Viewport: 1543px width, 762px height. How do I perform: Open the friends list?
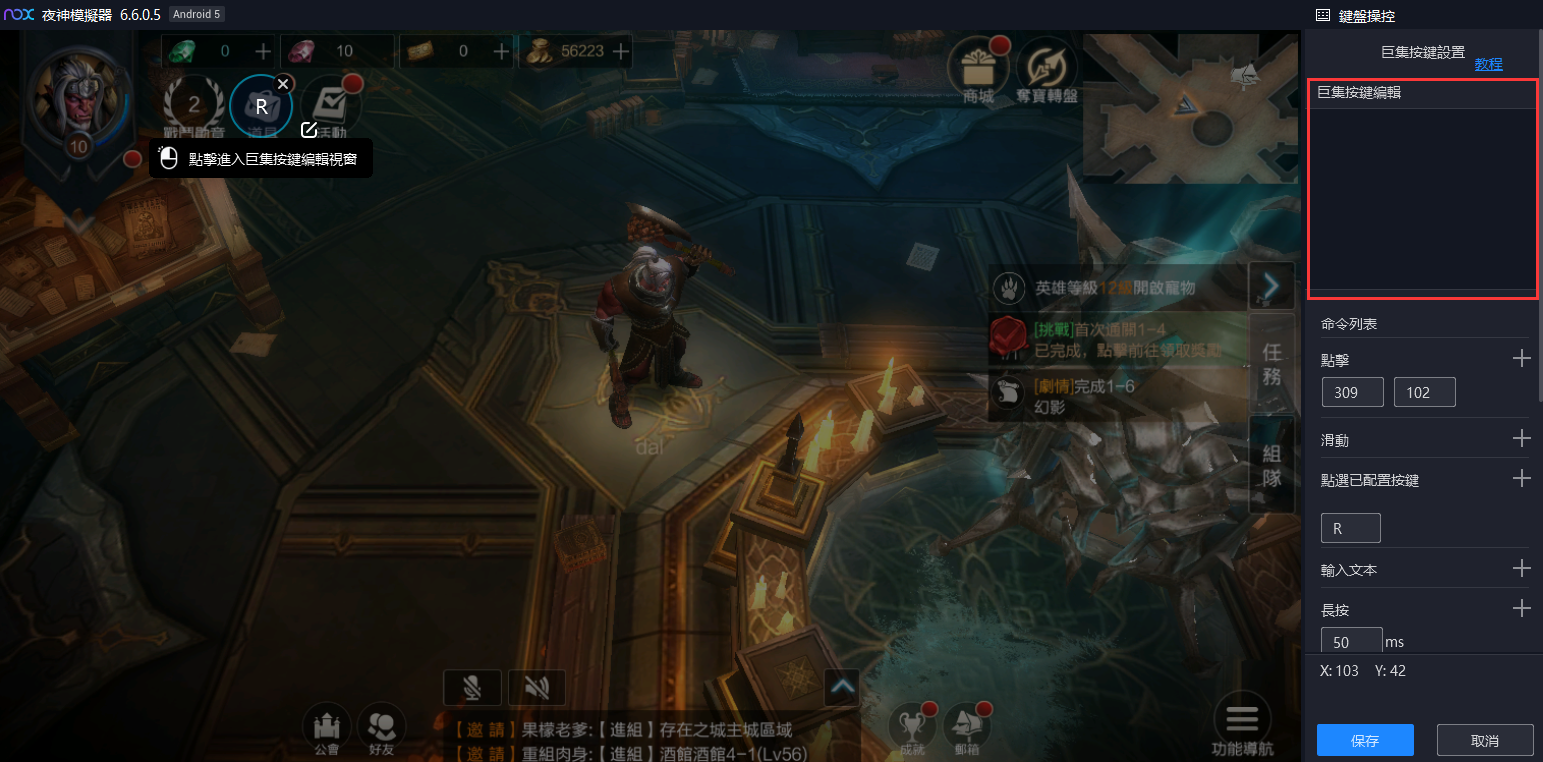381,728
